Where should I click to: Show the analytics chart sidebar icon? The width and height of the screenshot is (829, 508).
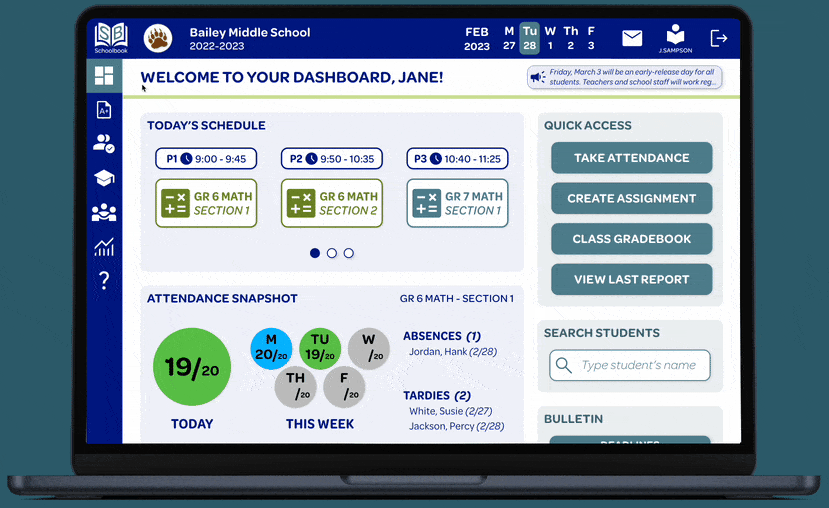point(104,247)
